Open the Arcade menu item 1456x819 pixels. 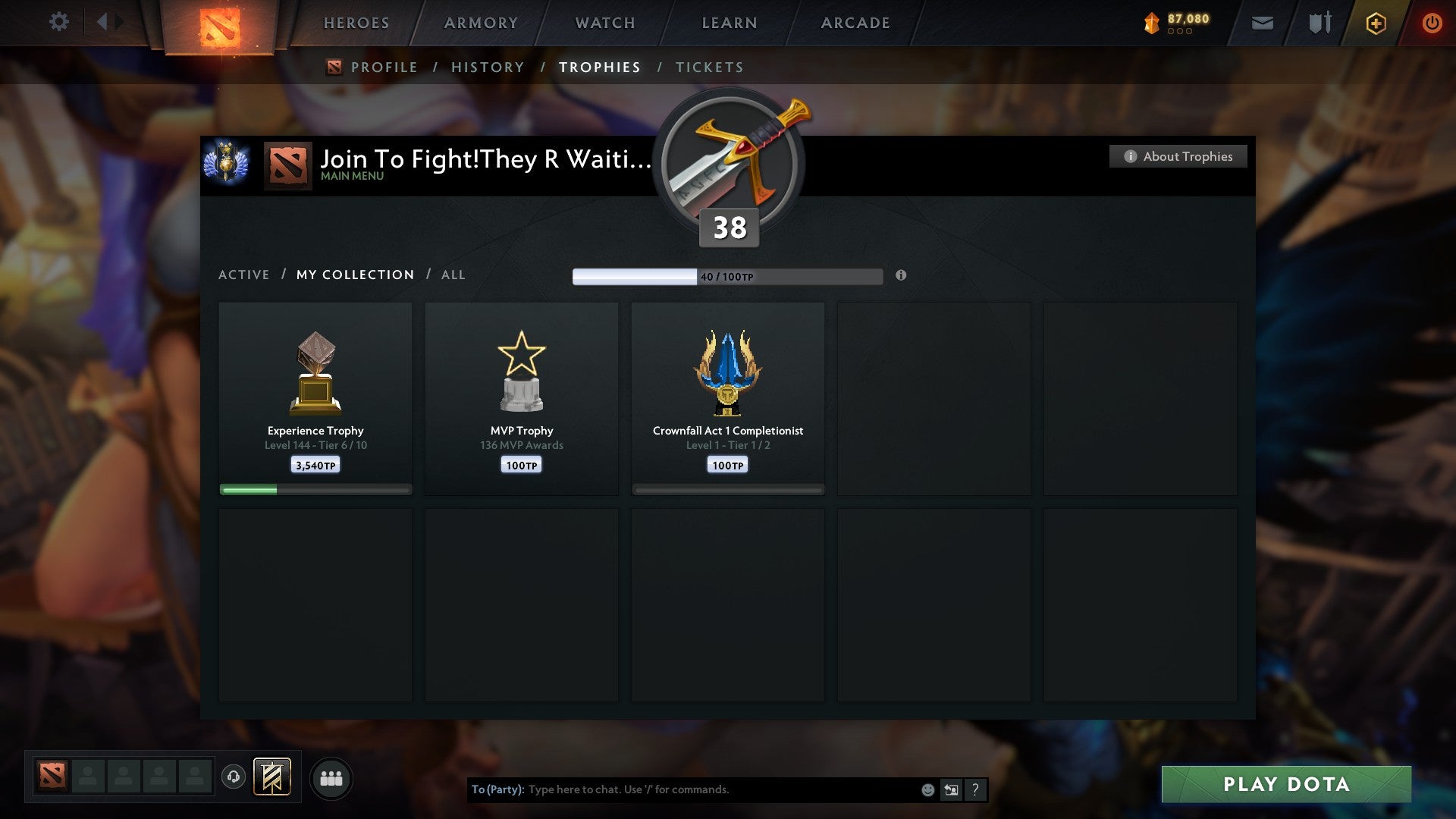click(855, 23)
